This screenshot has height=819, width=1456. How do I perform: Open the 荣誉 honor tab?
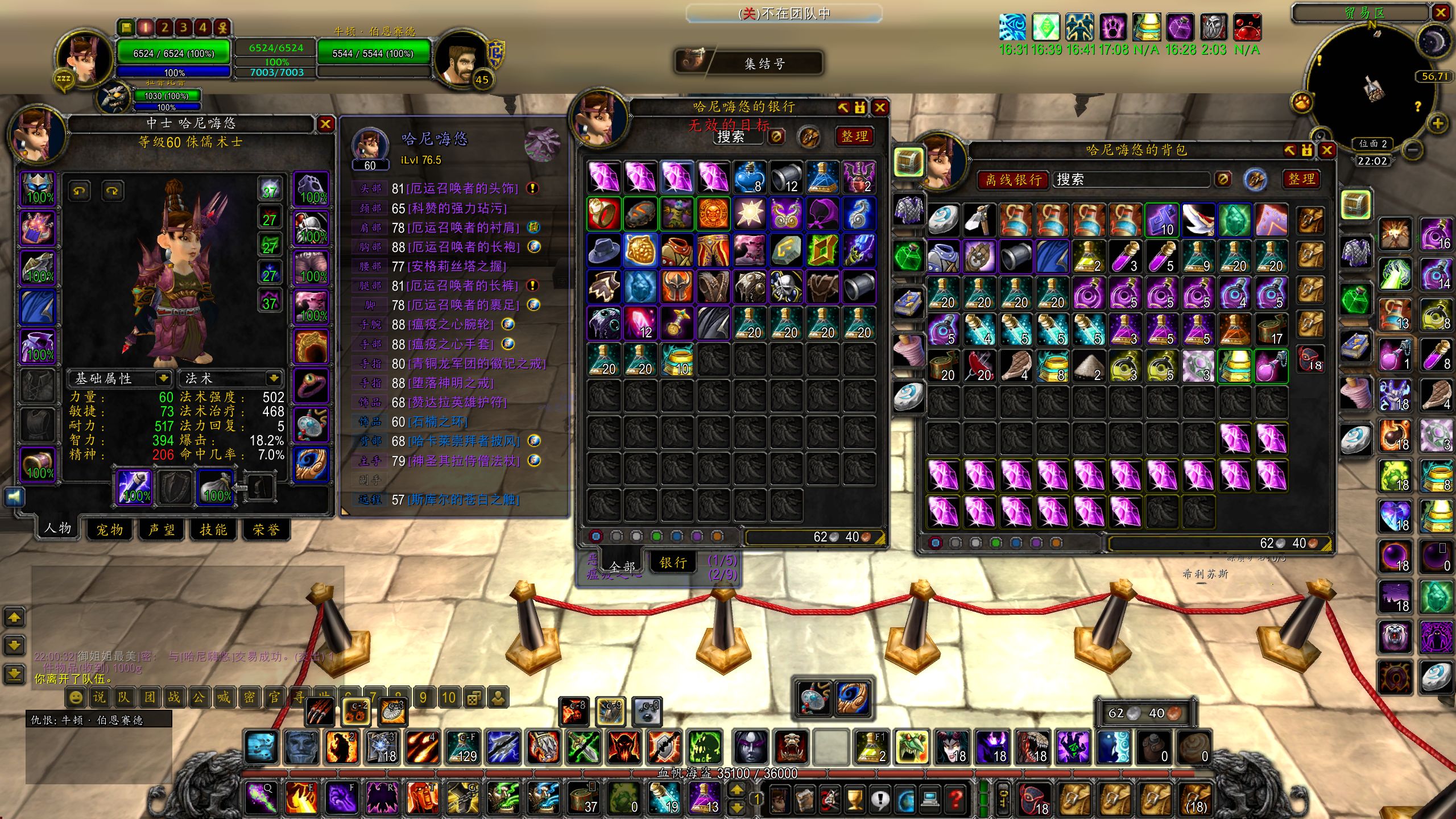coord(266,530)
